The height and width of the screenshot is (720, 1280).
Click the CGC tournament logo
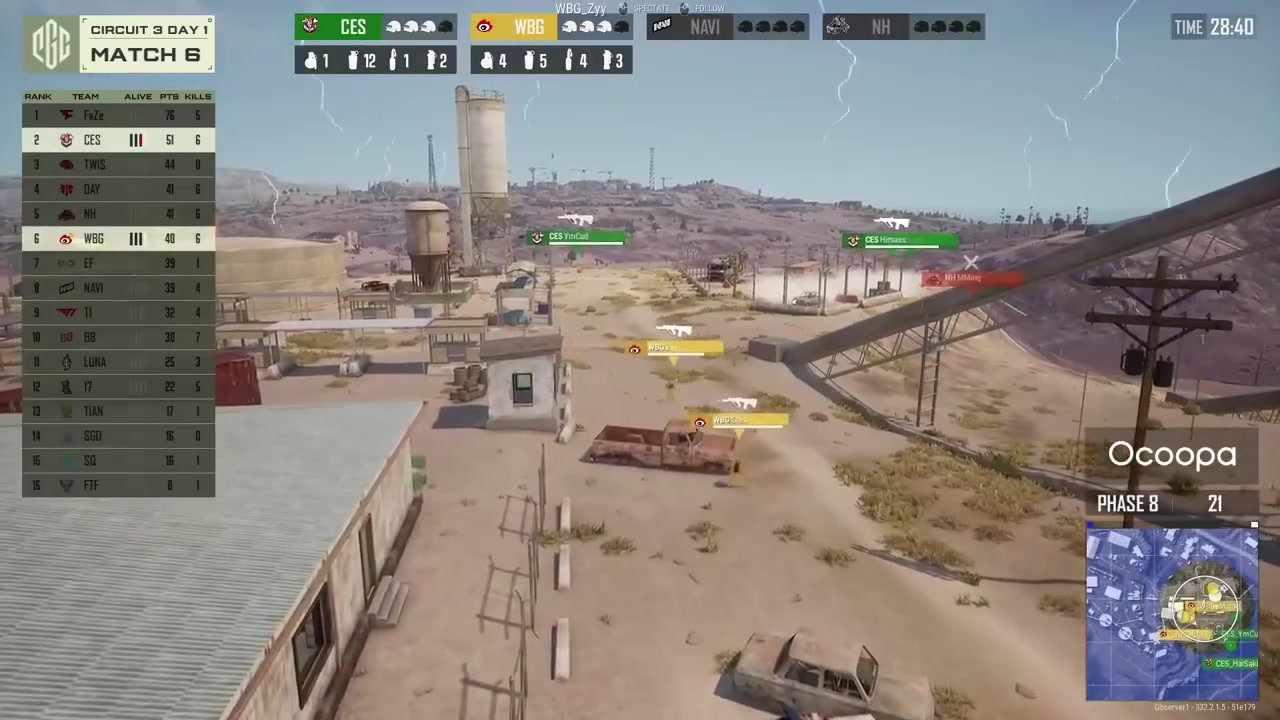[50, 45]
